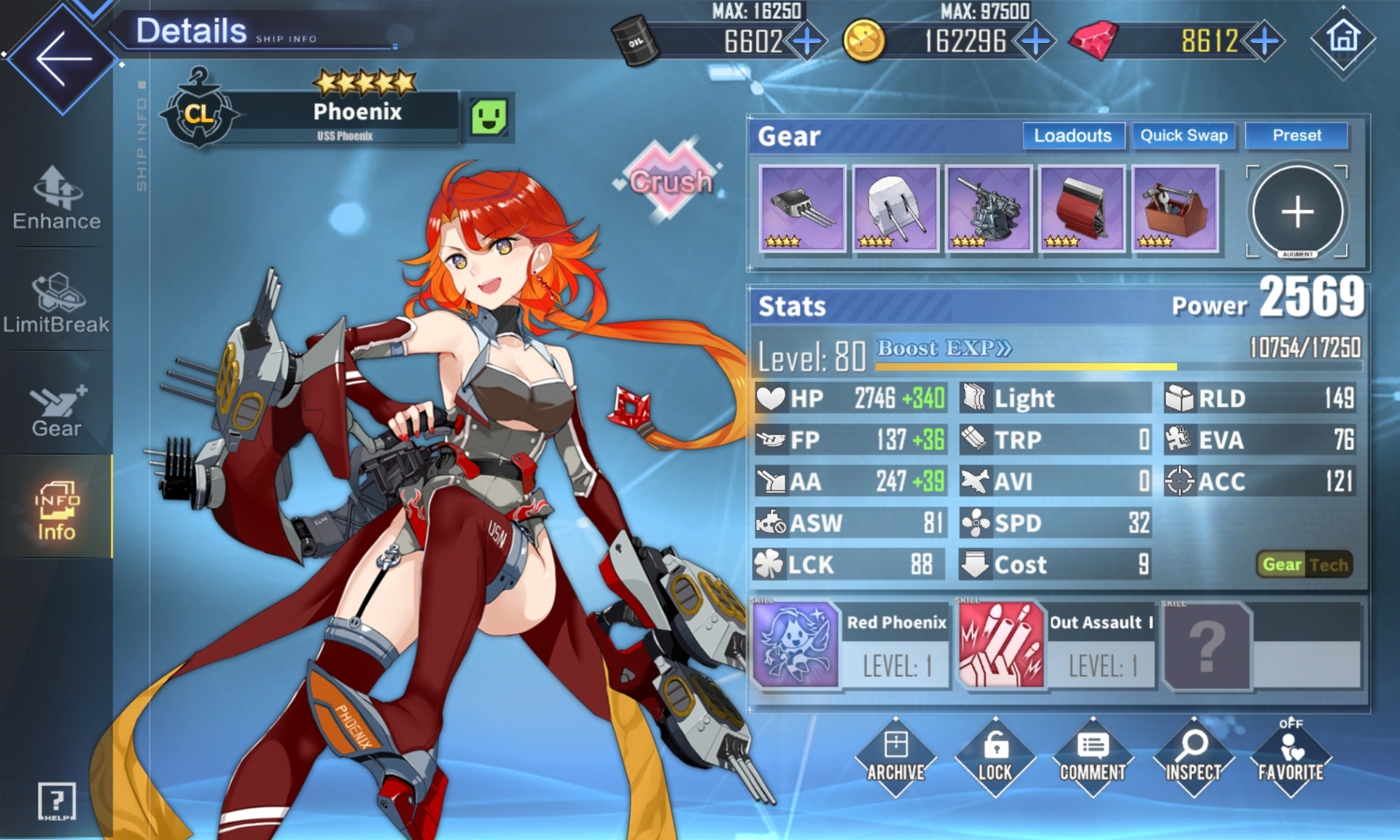Open gear Preset options
Screen dimensions: 1400x840
[1296, 136]
